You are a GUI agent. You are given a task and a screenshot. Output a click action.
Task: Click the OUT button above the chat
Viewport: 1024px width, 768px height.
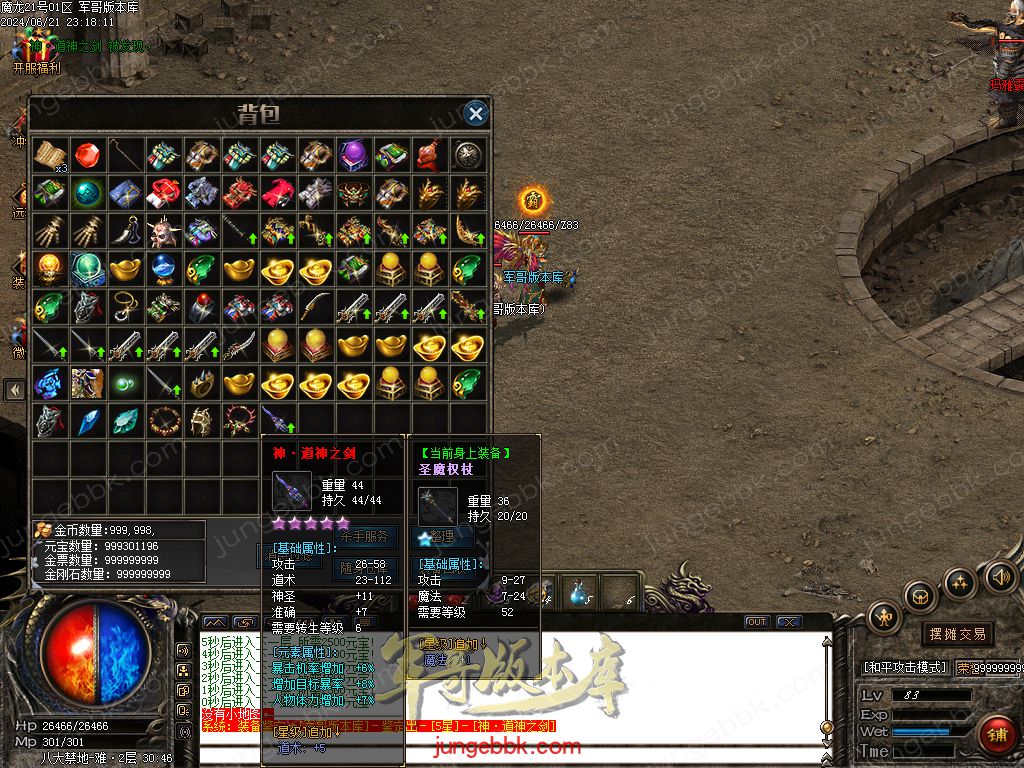point(757,622)
